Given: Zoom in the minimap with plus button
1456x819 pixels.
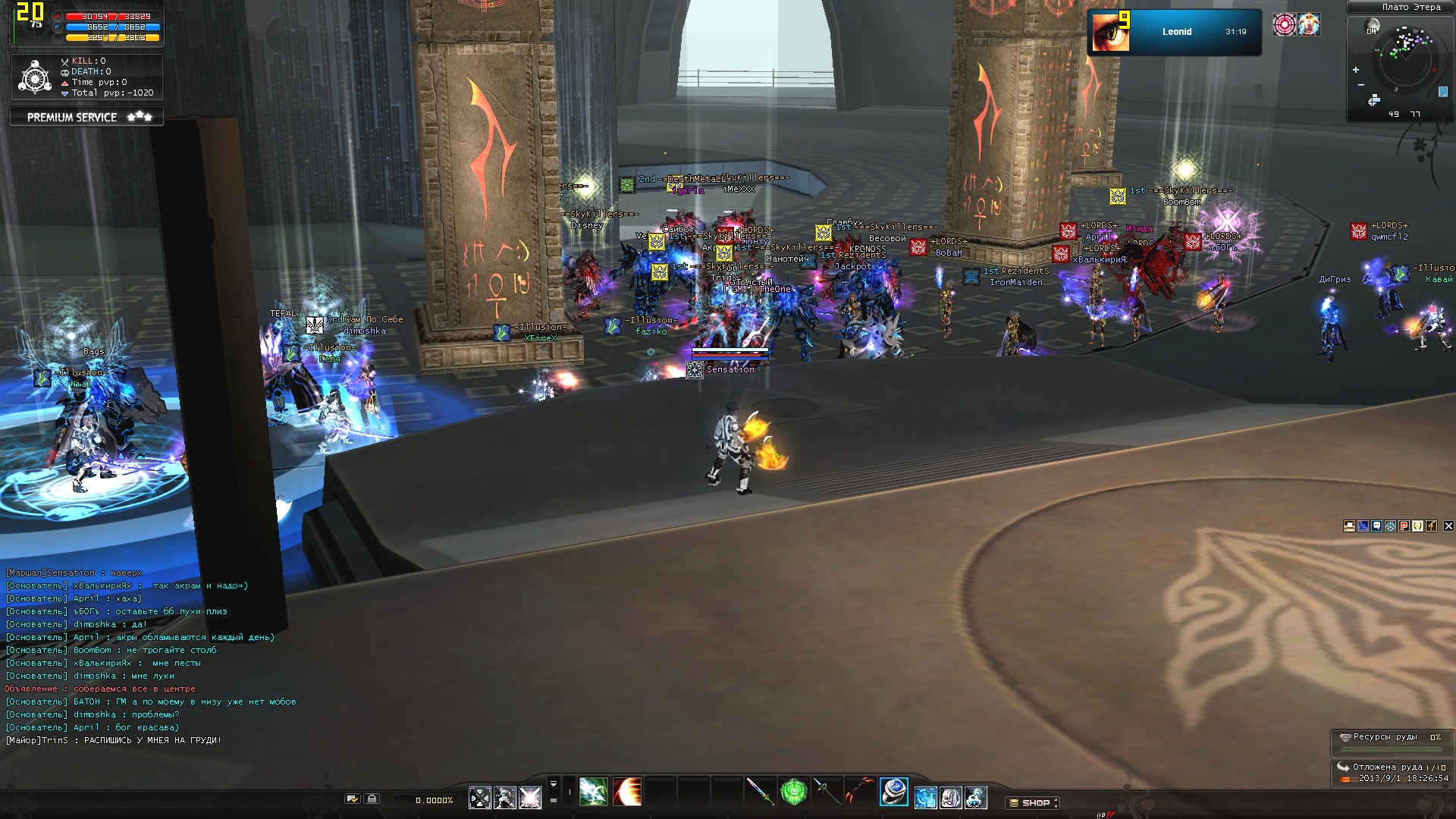Looking at the screenshot, I should (1356, 70).
